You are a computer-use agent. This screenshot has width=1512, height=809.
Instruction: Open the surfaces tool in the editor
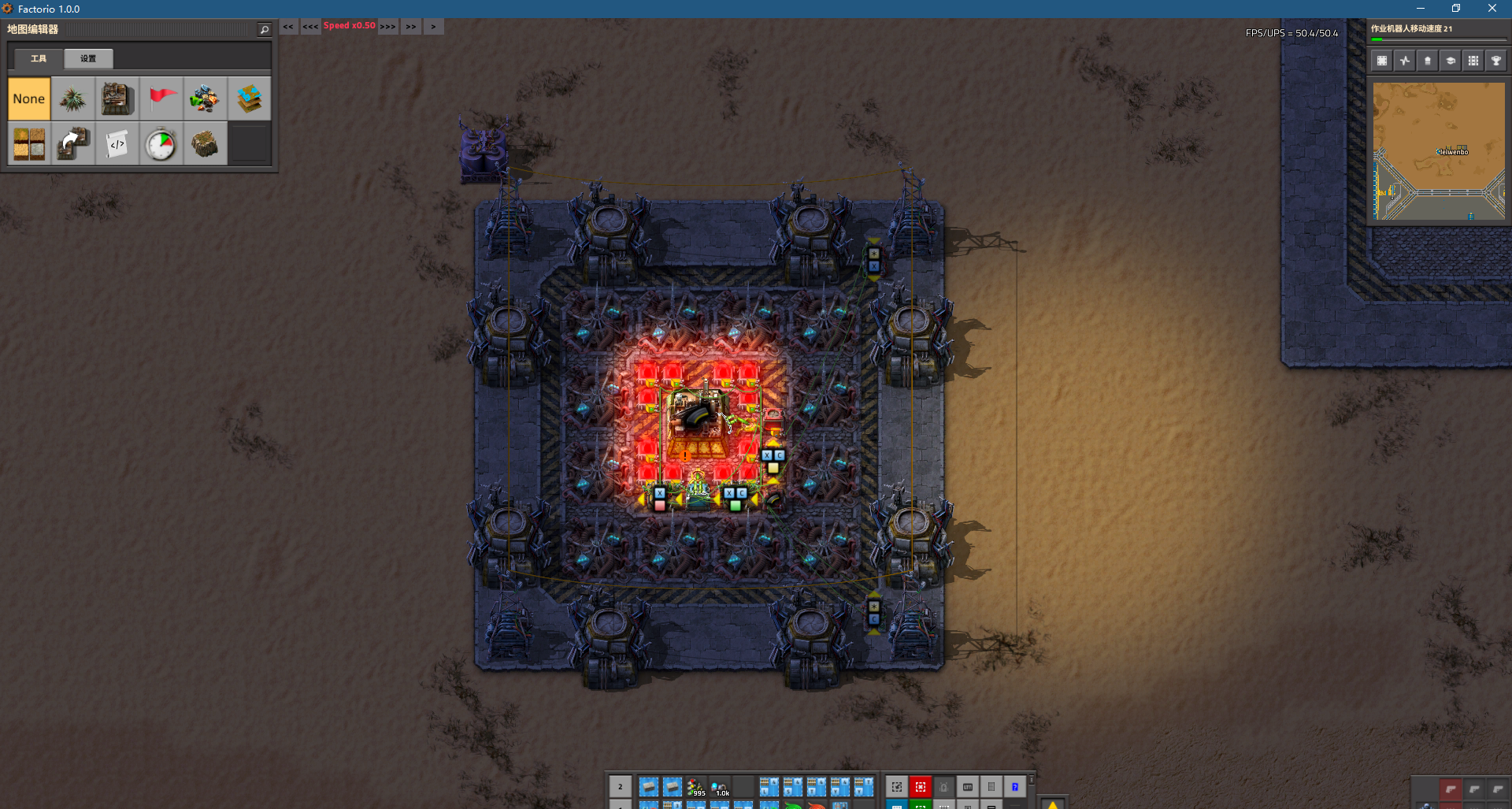click(x=250, y=98)
